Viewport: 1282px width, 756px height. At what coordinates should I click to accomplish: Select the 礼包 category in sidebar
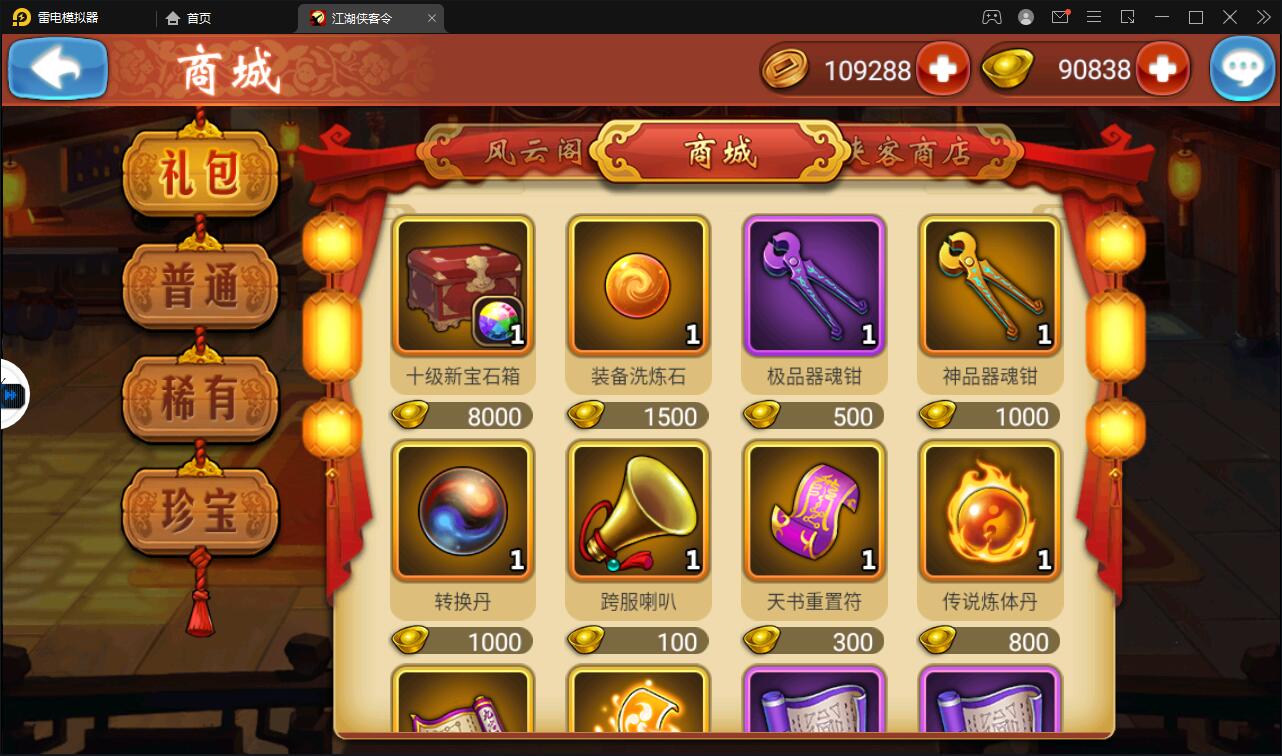200,172
